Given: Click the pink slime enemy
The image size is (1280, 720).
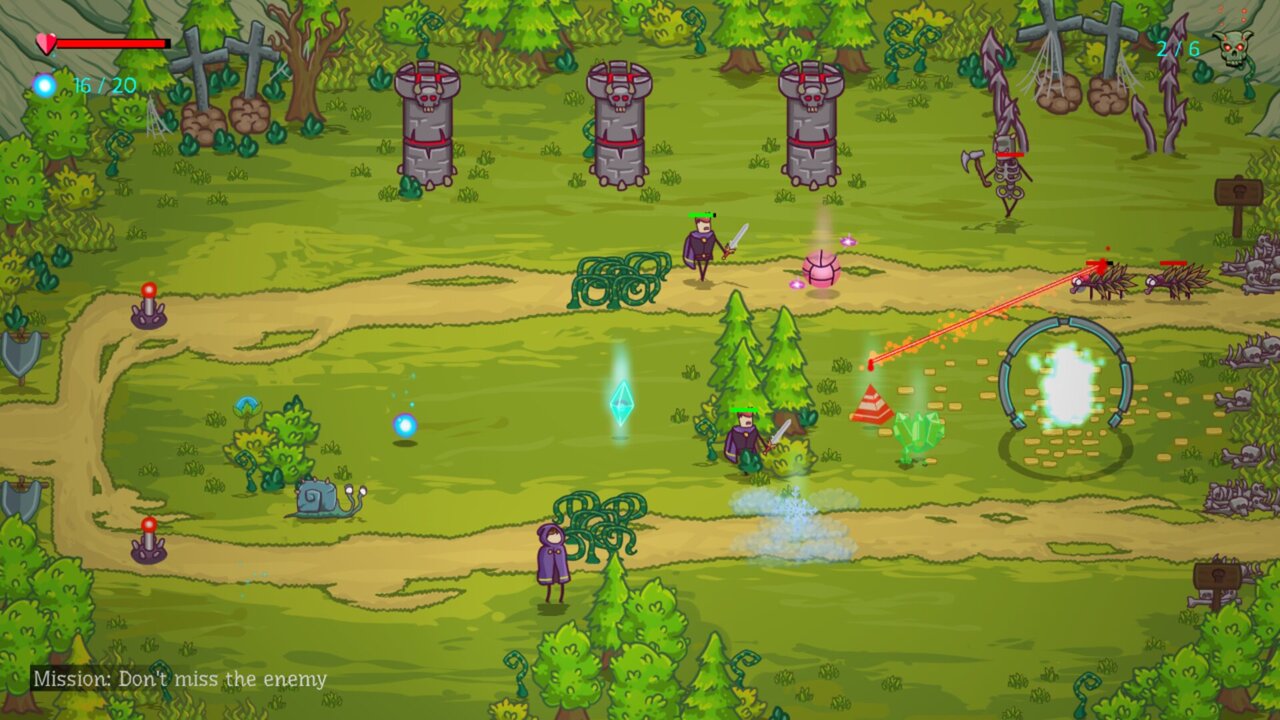Looking at the screenshot, I should [x=818, y=270].
